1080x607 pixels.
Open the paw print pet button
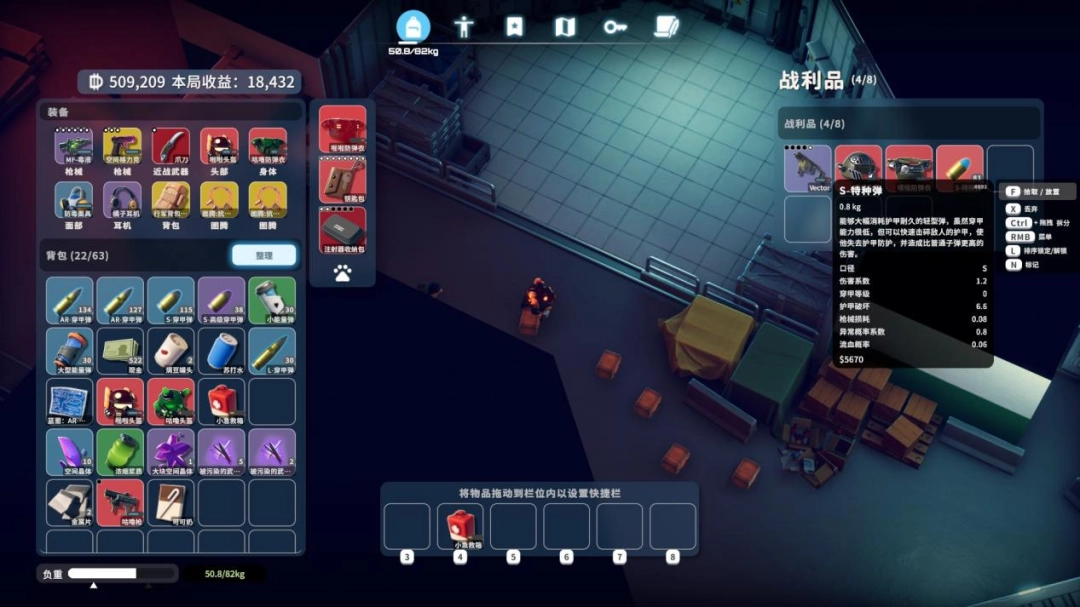pyautogui.click(x=342, y=273)
